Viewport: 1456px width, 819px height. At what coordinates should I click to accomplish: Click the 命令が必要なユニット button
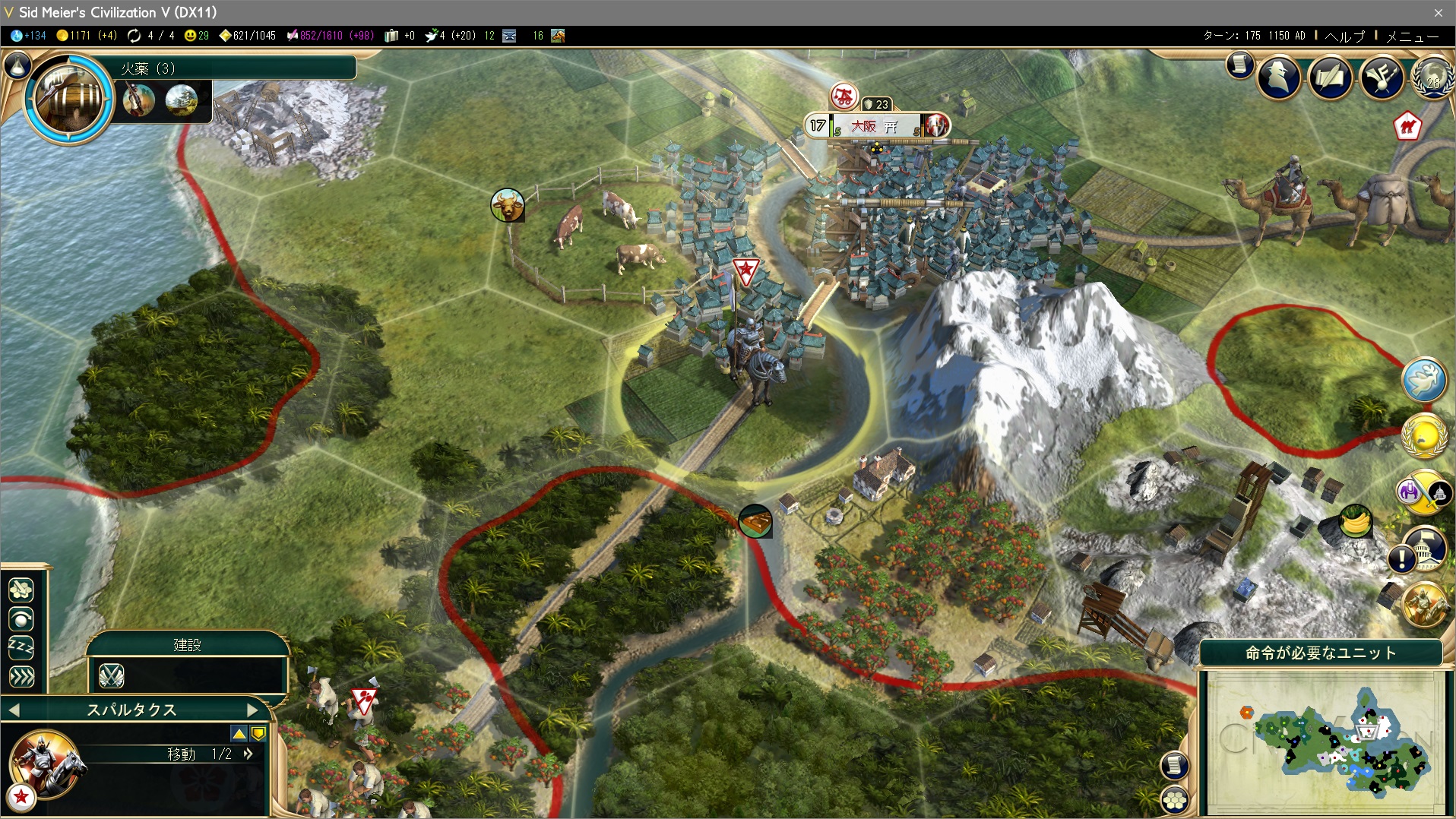pyautogui.click(x=1321, y=653)
